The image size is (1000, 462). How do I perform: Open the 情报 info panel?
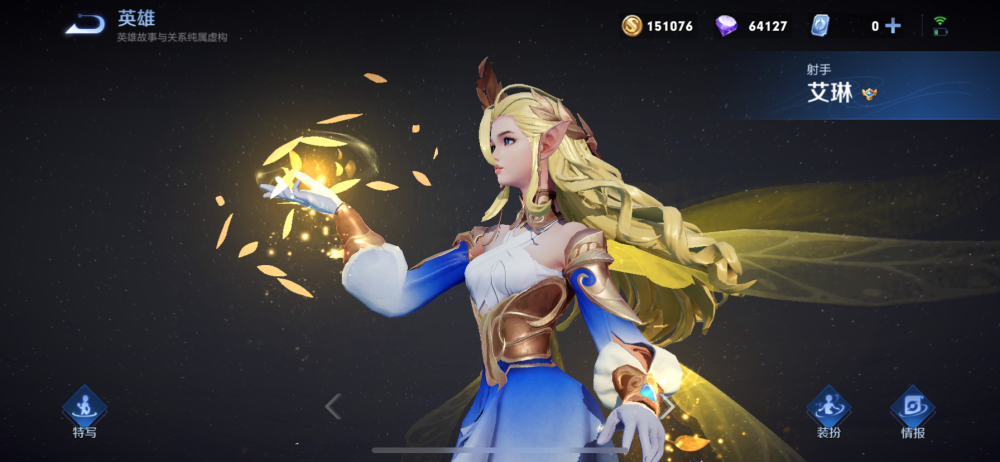tap(912, 412)
